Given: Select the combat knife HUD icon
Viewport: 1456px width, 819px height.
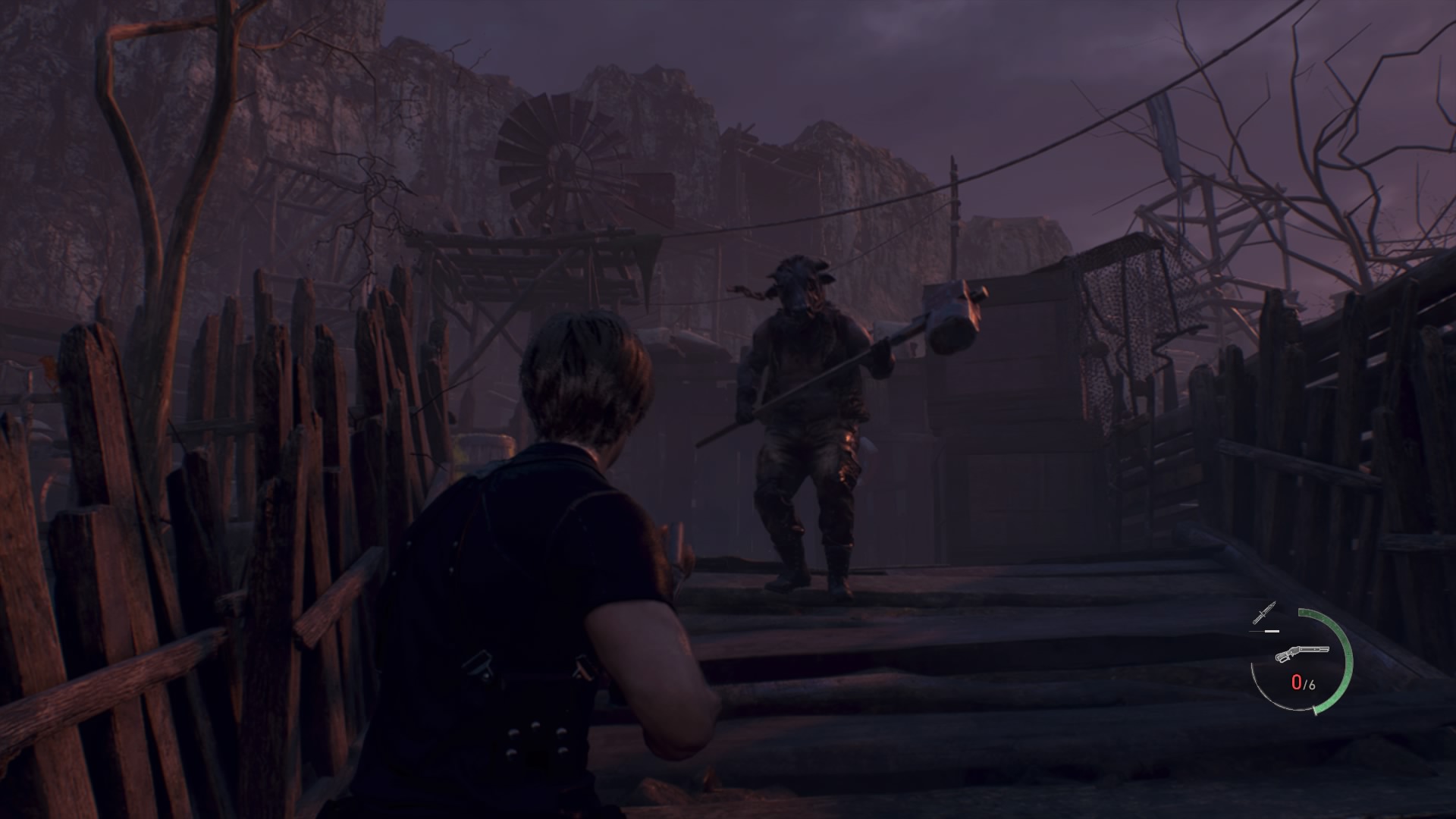Looking at the screenshot, I should pyautogui.click(x=1264, y=613).
